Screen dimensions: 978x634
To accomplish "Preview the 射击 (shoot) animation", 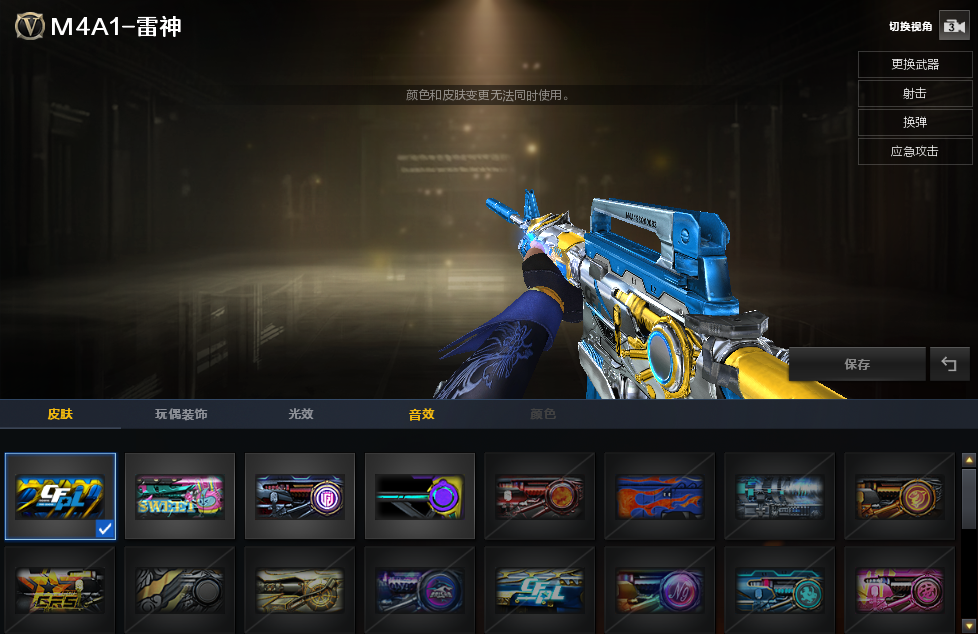I will coord(914,93).
